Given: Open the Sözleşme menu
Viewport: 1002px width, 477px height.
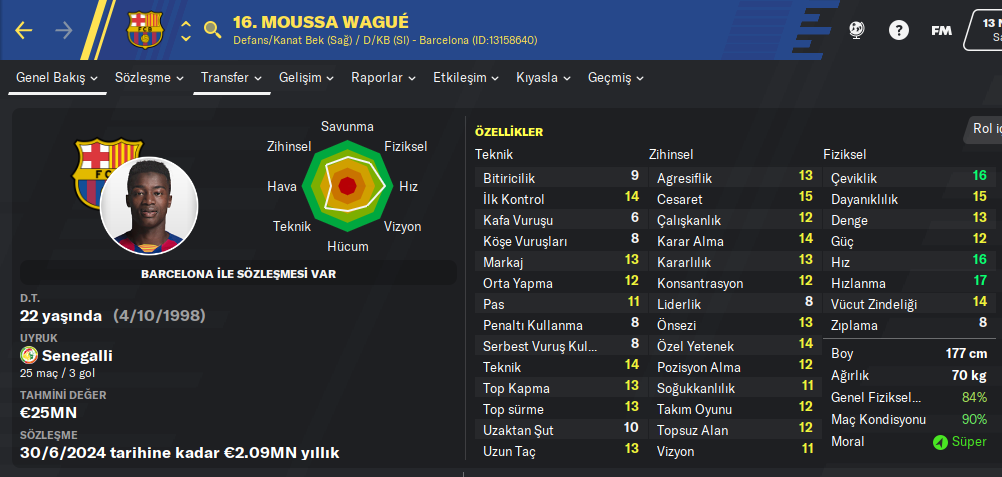Looking at the screenshot, I should pos(149,77).
